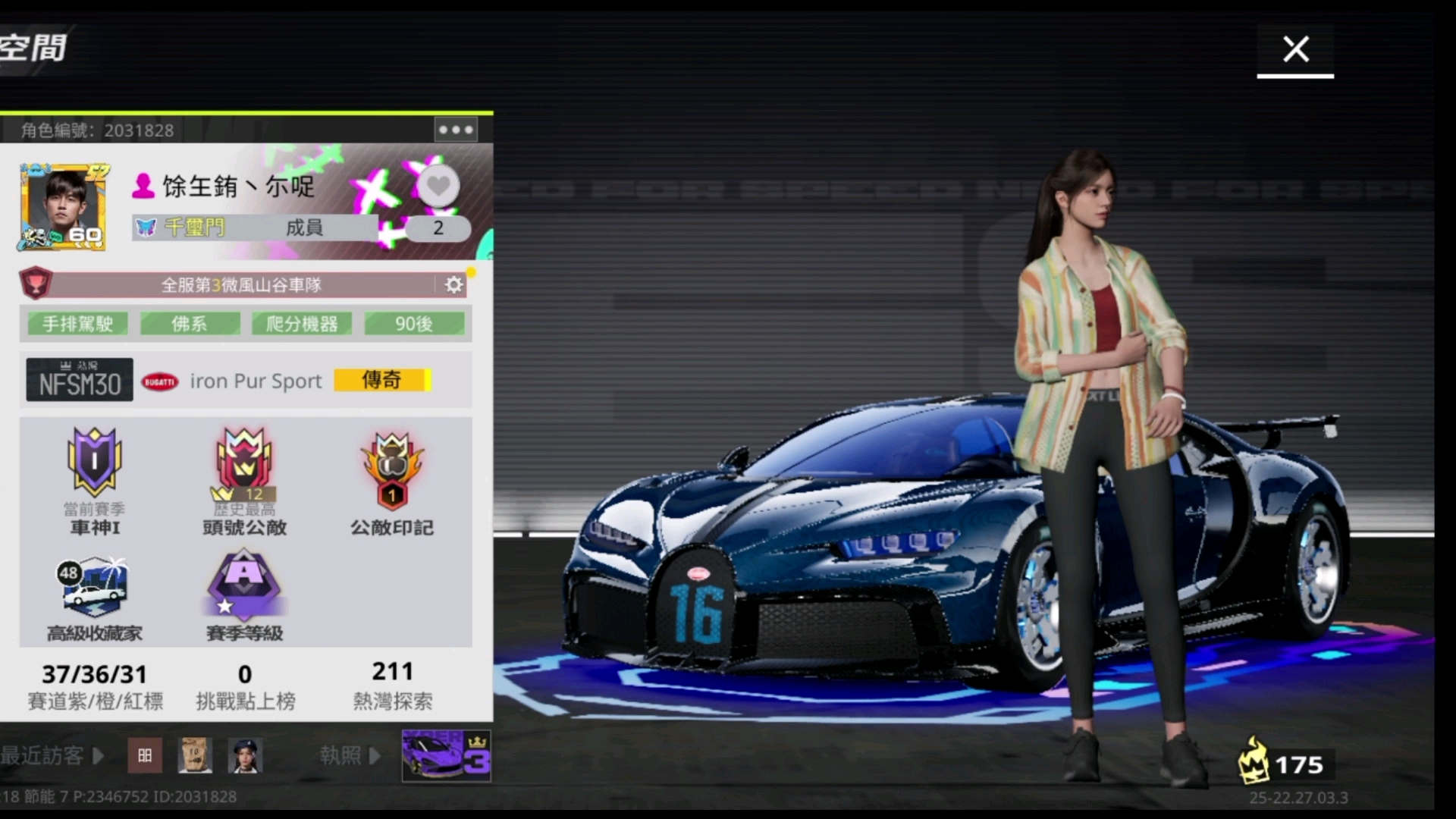Select the 手排駕駛 tag
The image size is (1456, 819).
(x=77, y=324)
